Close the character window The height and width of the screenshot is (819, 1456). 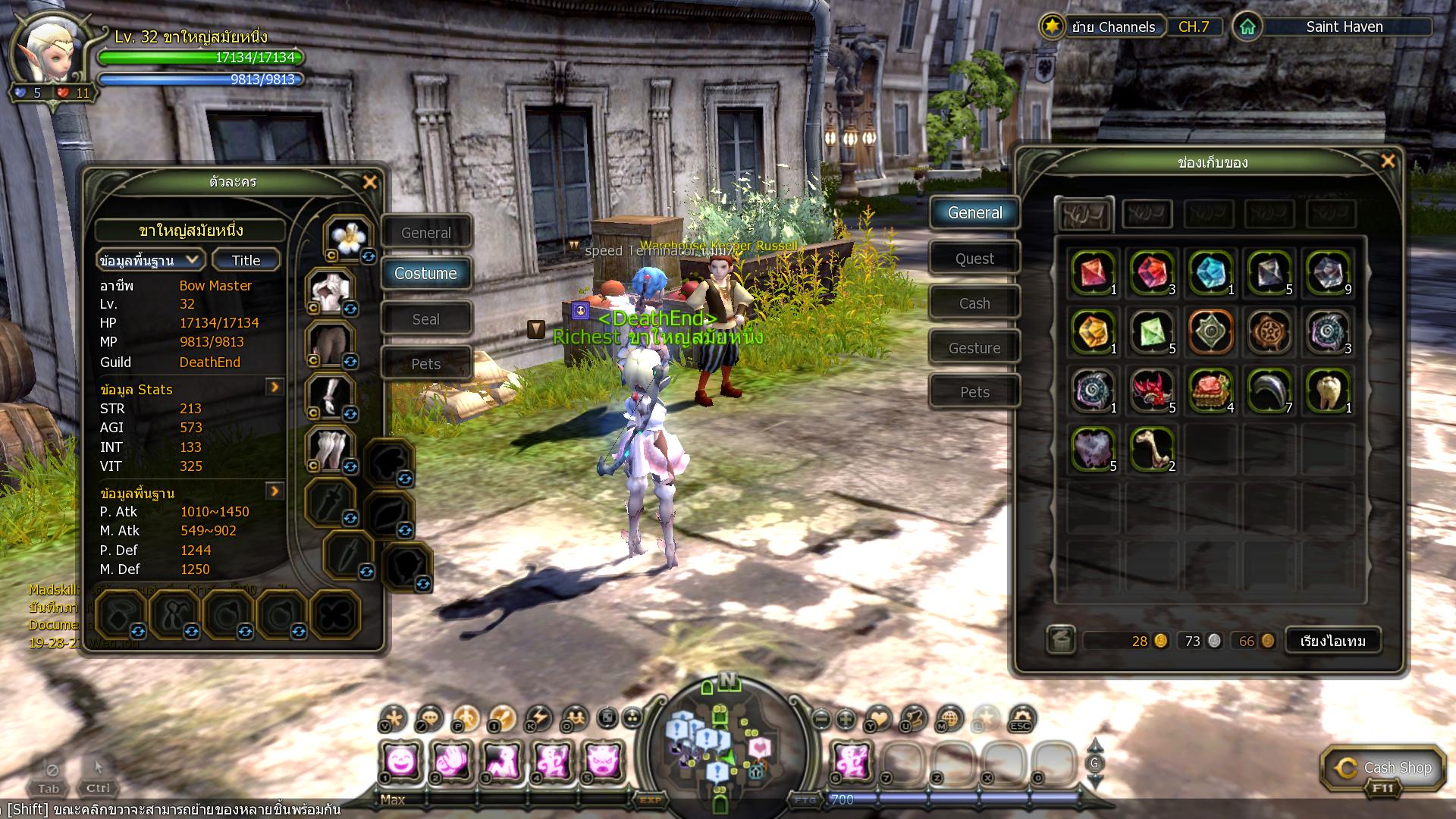click(370, 182)
